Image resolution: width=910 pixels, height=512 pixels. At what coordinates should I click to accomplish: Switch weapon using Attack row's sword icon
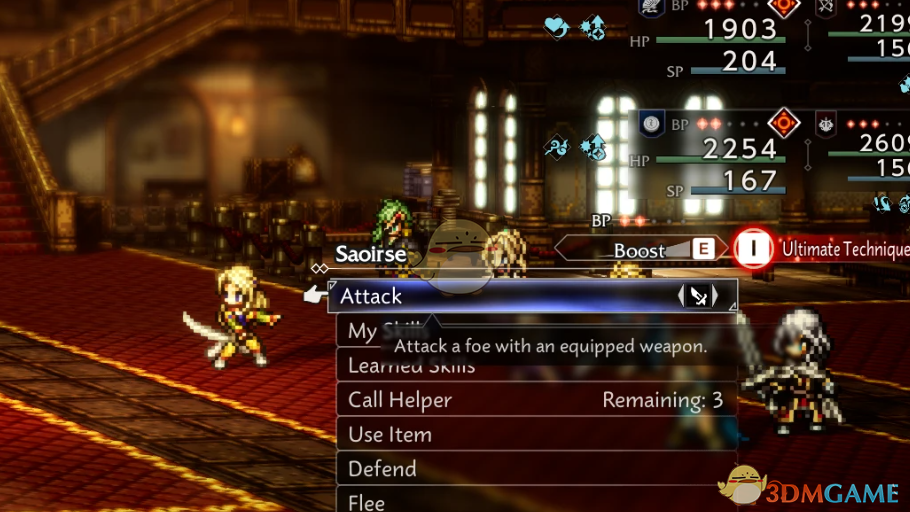[x=699, y=296]
